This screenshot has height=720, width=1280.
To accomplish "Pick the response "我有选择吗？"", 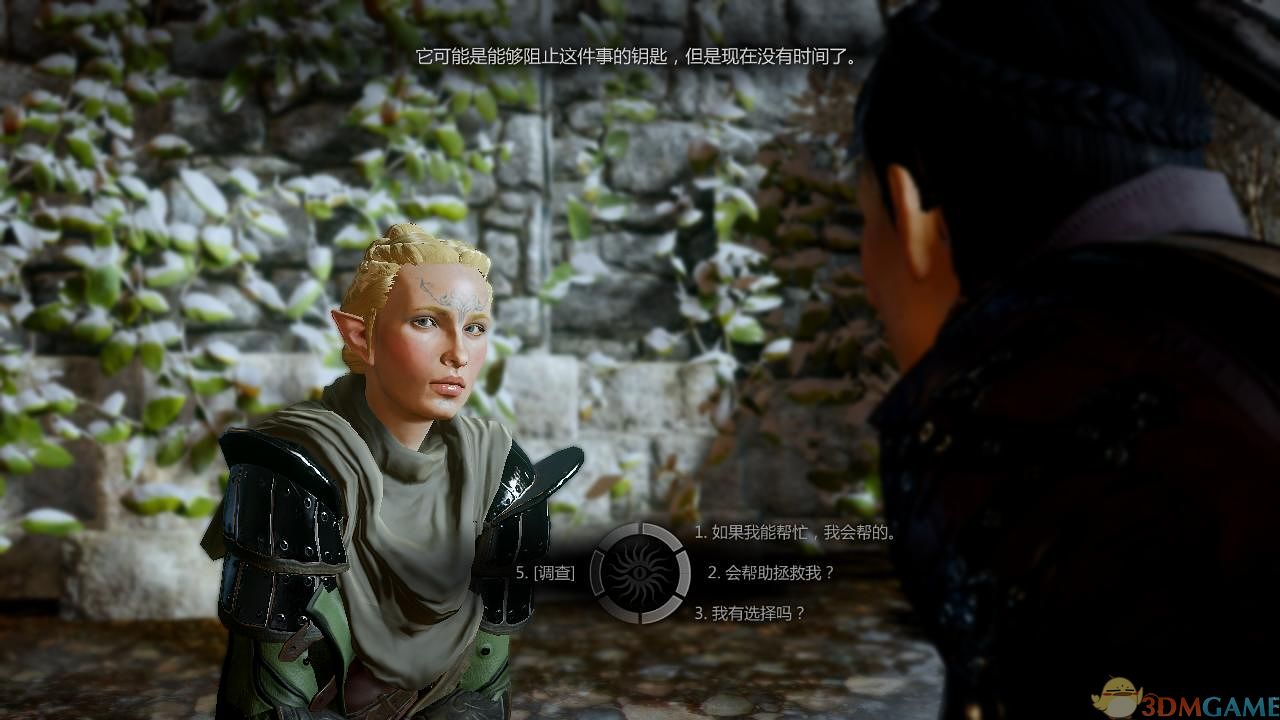I will click(x=750, y=613).
